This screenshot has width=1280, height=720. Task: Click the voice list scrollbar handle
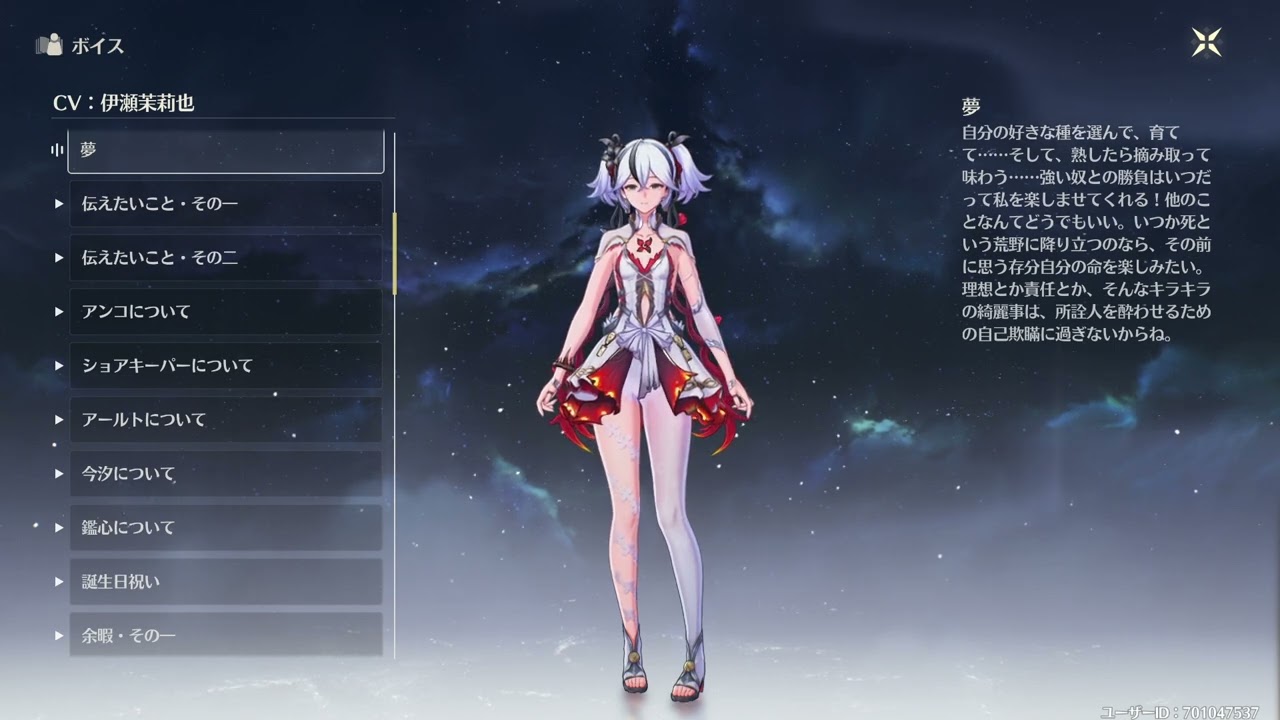click(394, 253)
